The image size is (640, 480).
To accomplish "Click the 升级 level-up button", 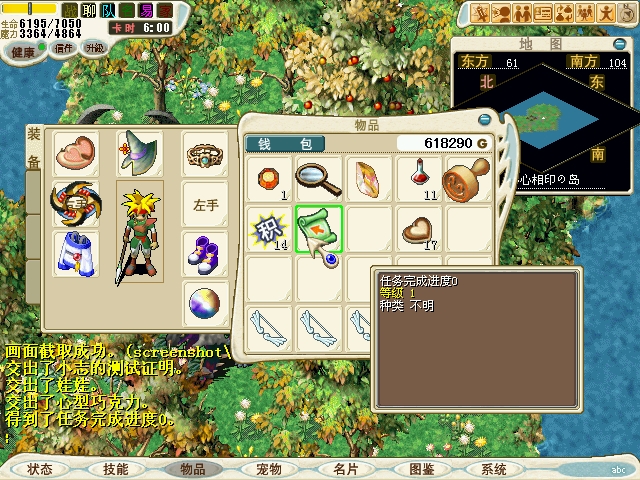I will coord(95,48).
